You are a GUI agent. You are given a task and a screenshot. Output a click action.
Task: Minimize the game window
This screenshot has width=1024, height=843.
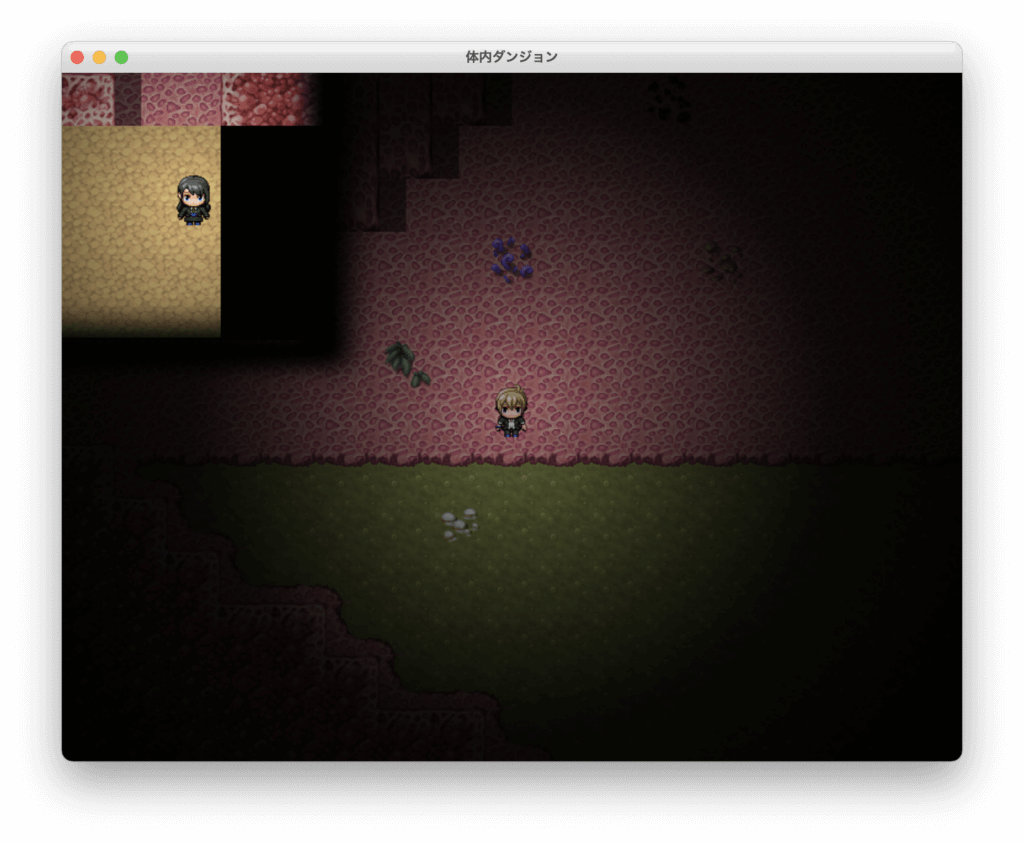pyautogui.click(x=99, y=57)
